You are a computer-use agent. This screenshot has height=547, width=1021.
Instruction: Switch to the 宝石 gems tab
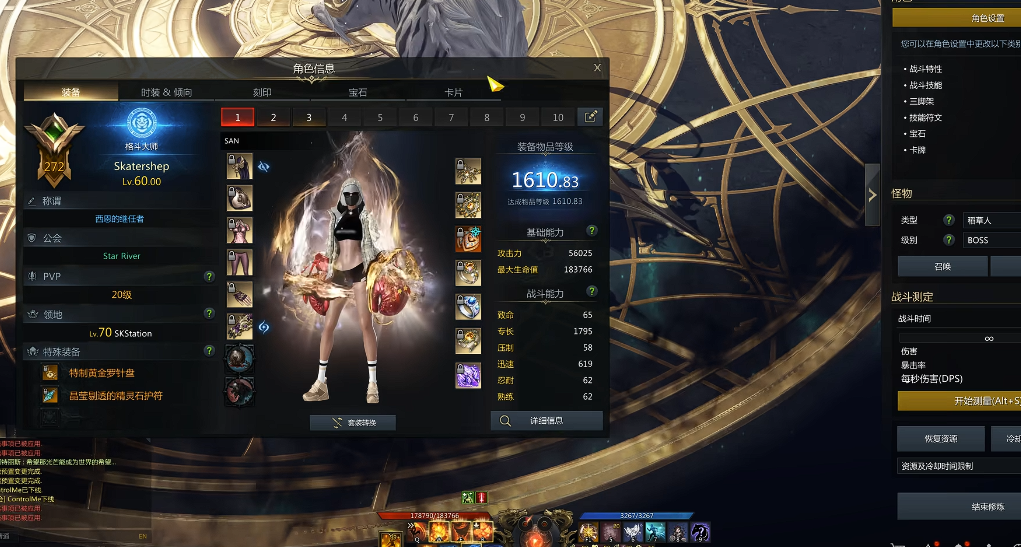(358, 92)
